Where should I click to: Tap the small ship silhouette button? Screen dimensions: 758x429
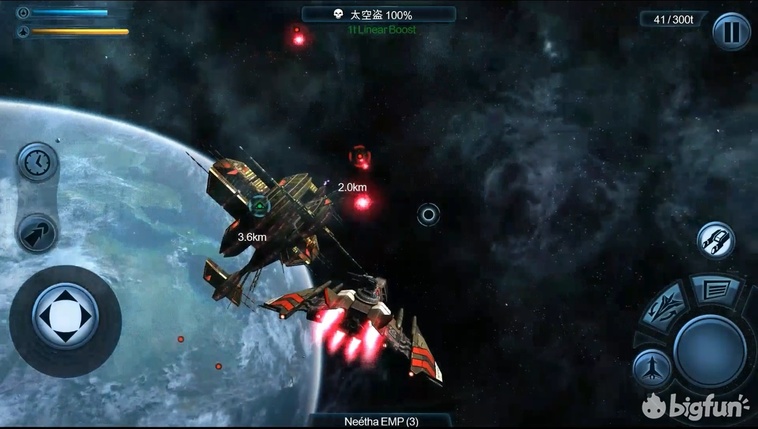click(651, 369)
